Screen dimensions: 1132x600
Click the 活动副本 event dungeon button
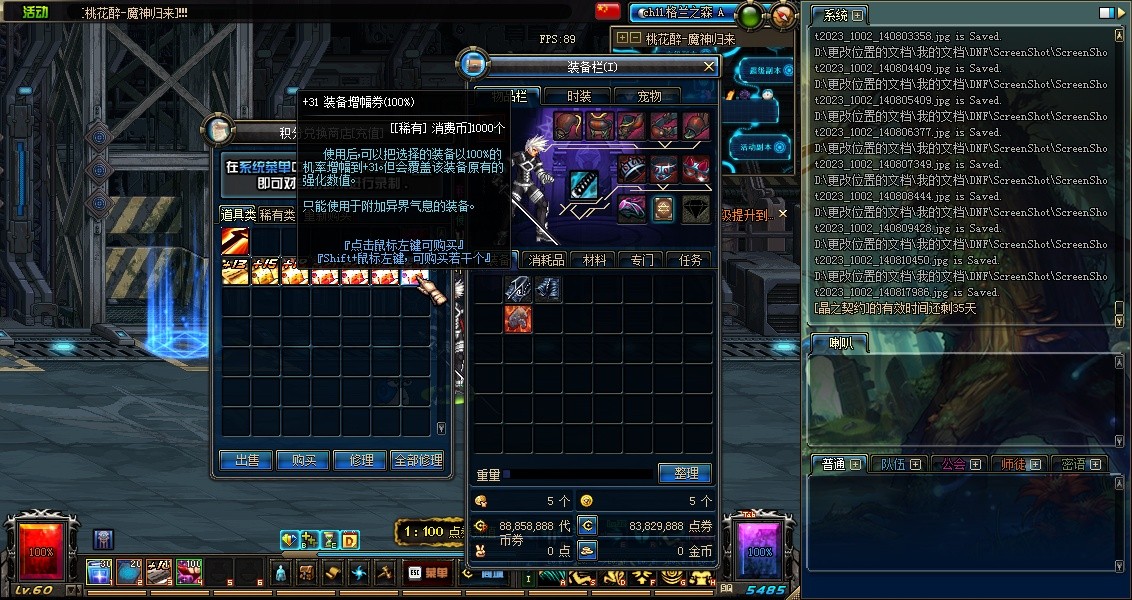(760, 146)
